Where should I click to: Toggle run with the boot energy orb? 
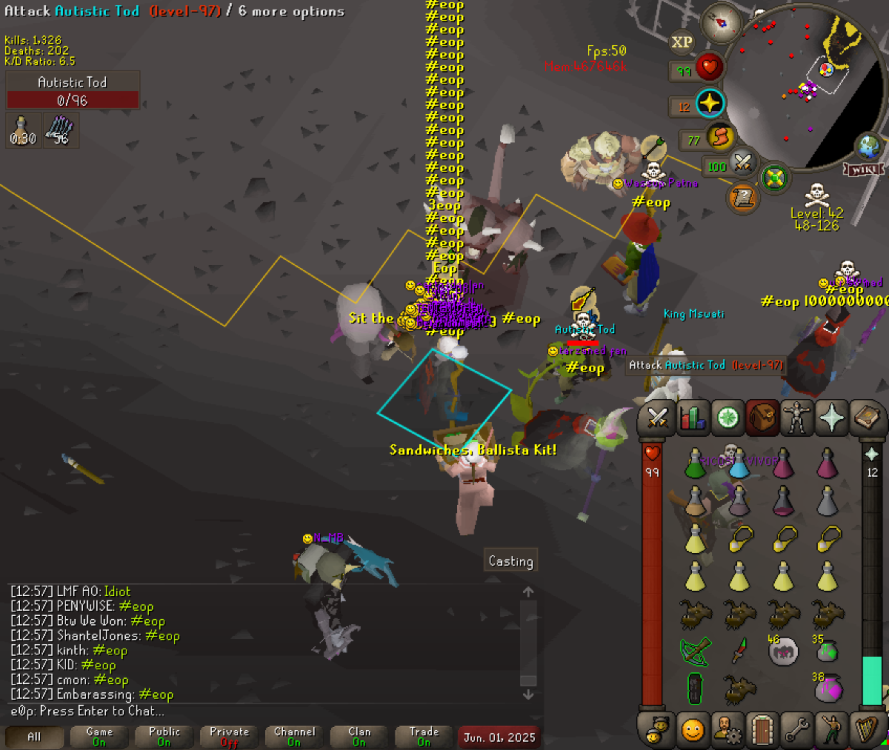719,137
